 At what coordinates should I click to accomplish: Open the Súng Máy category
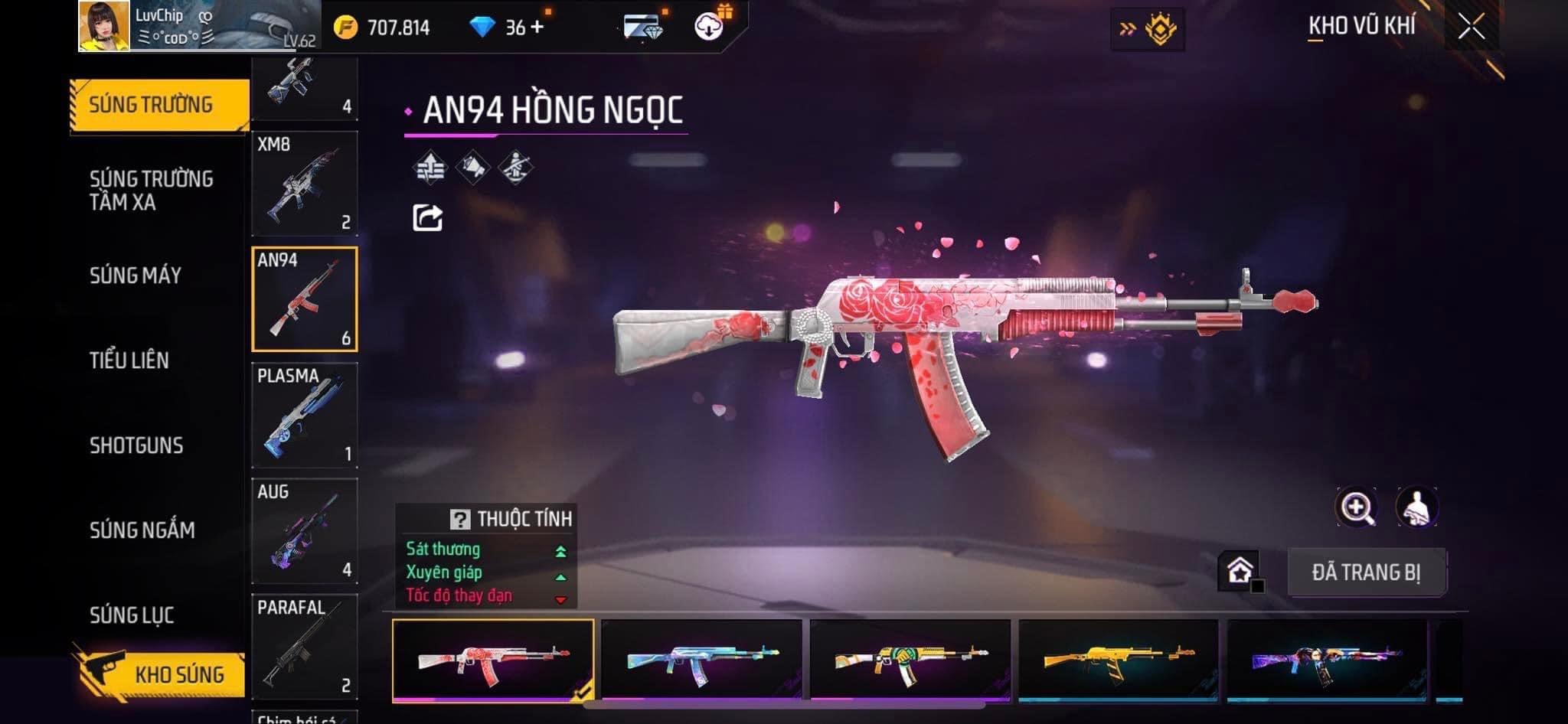136,276
